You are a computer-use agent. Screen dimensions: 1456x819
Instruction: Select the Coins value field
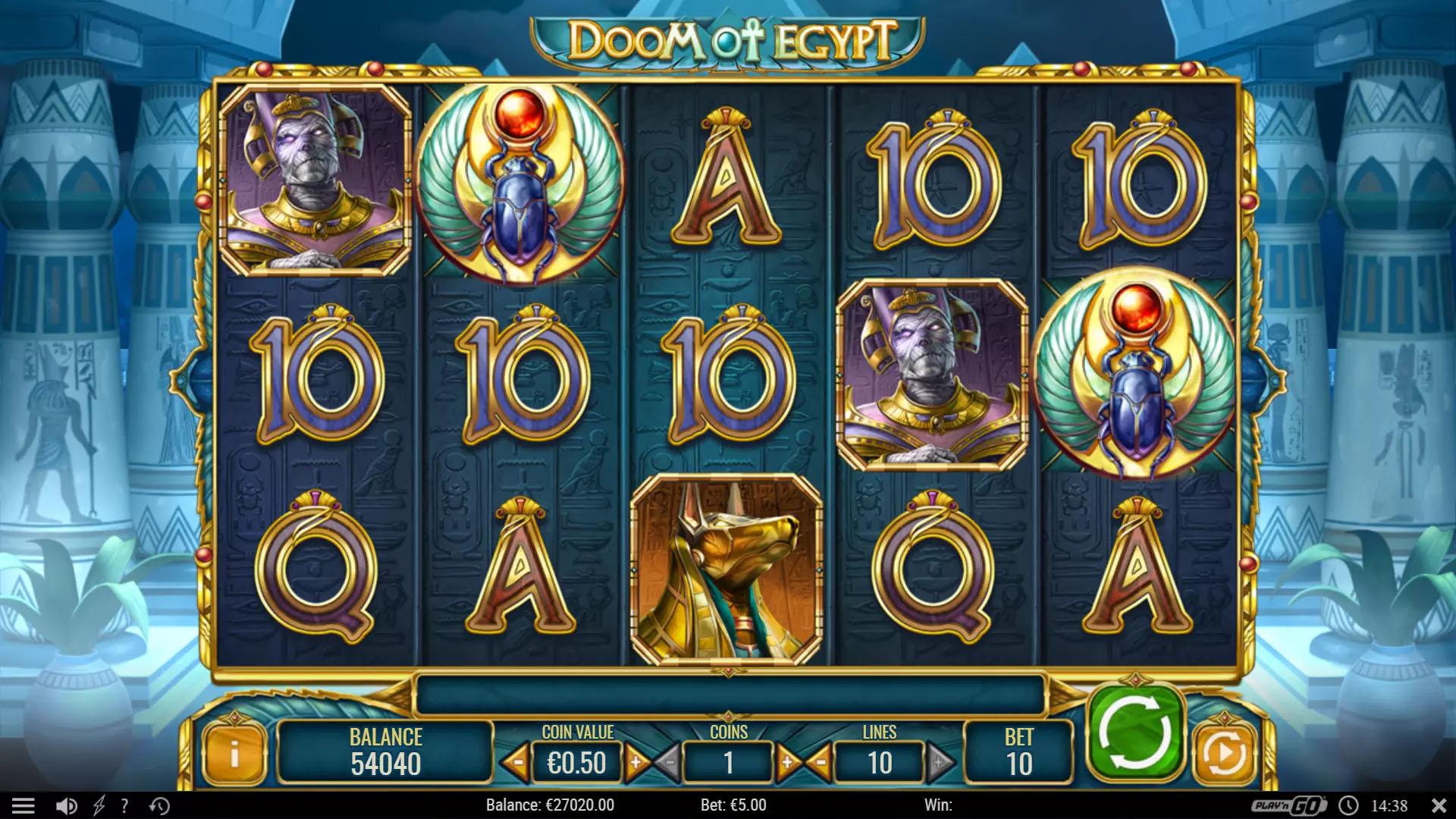pos(729,762)
